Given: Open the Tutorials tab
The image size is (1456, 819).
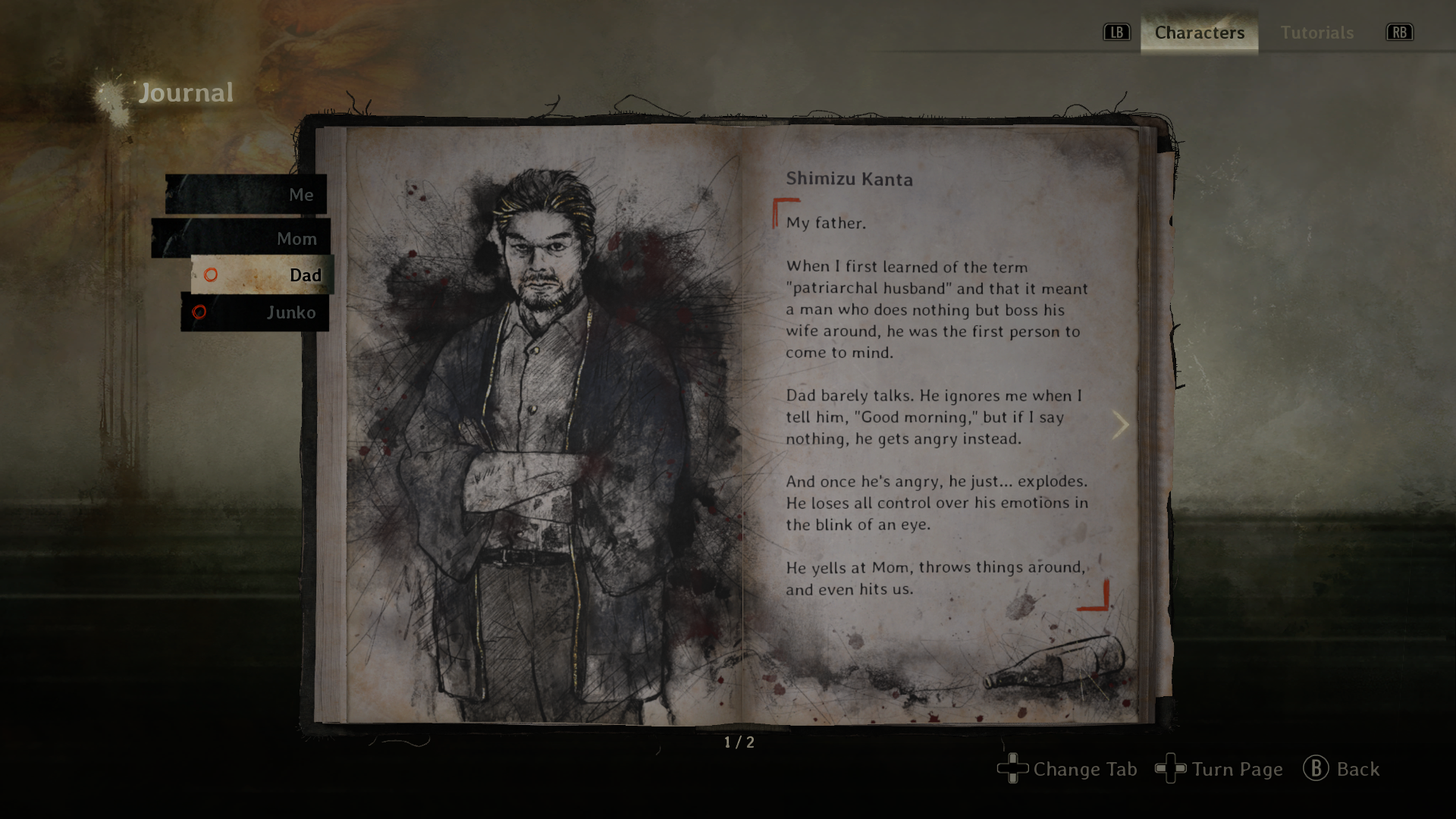Looking at the screenshot, I should coord(1316,33).
